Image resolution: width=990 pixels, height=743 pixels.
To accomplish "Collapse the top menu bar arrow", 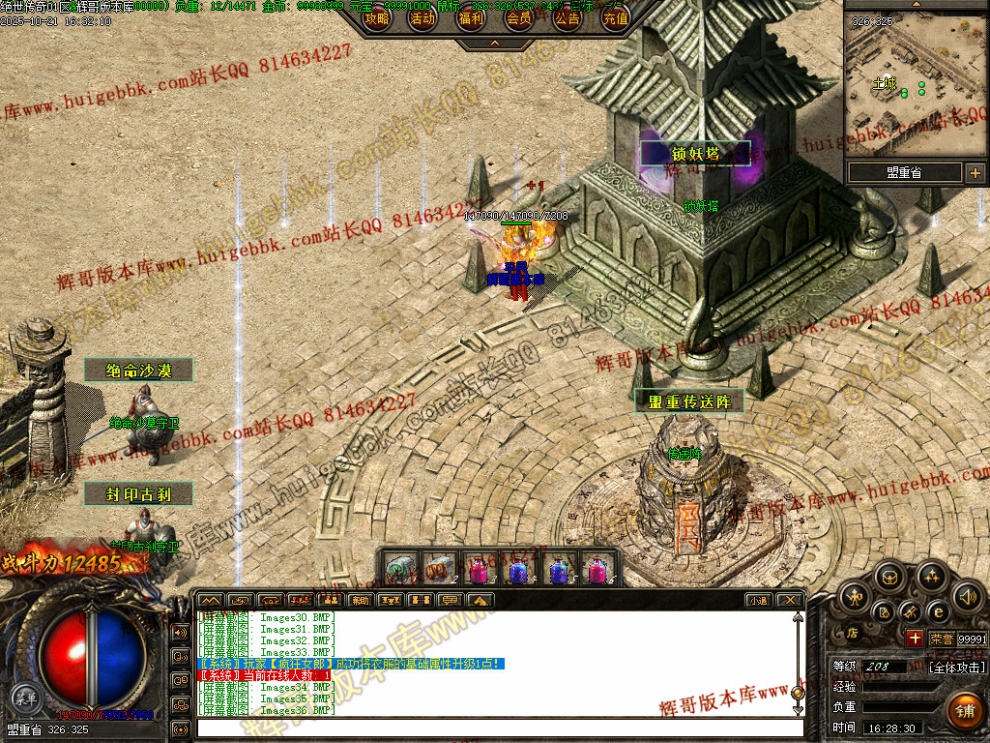I will pos(496,44).
